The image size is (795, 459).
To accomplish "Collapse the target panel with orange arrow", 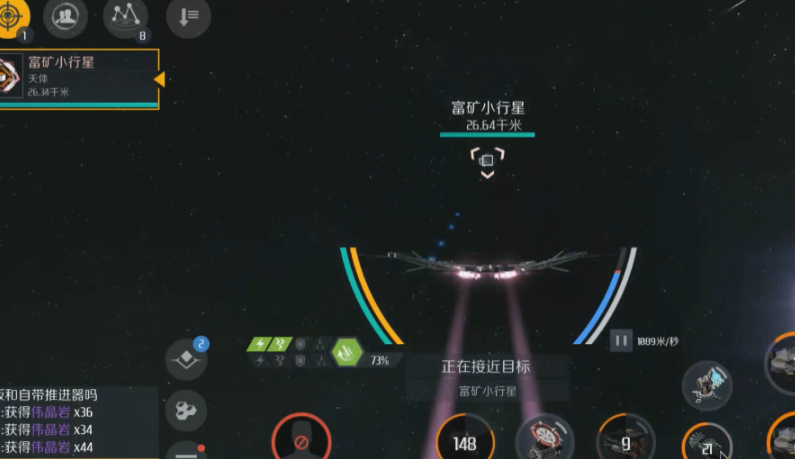I will [159, 78].
